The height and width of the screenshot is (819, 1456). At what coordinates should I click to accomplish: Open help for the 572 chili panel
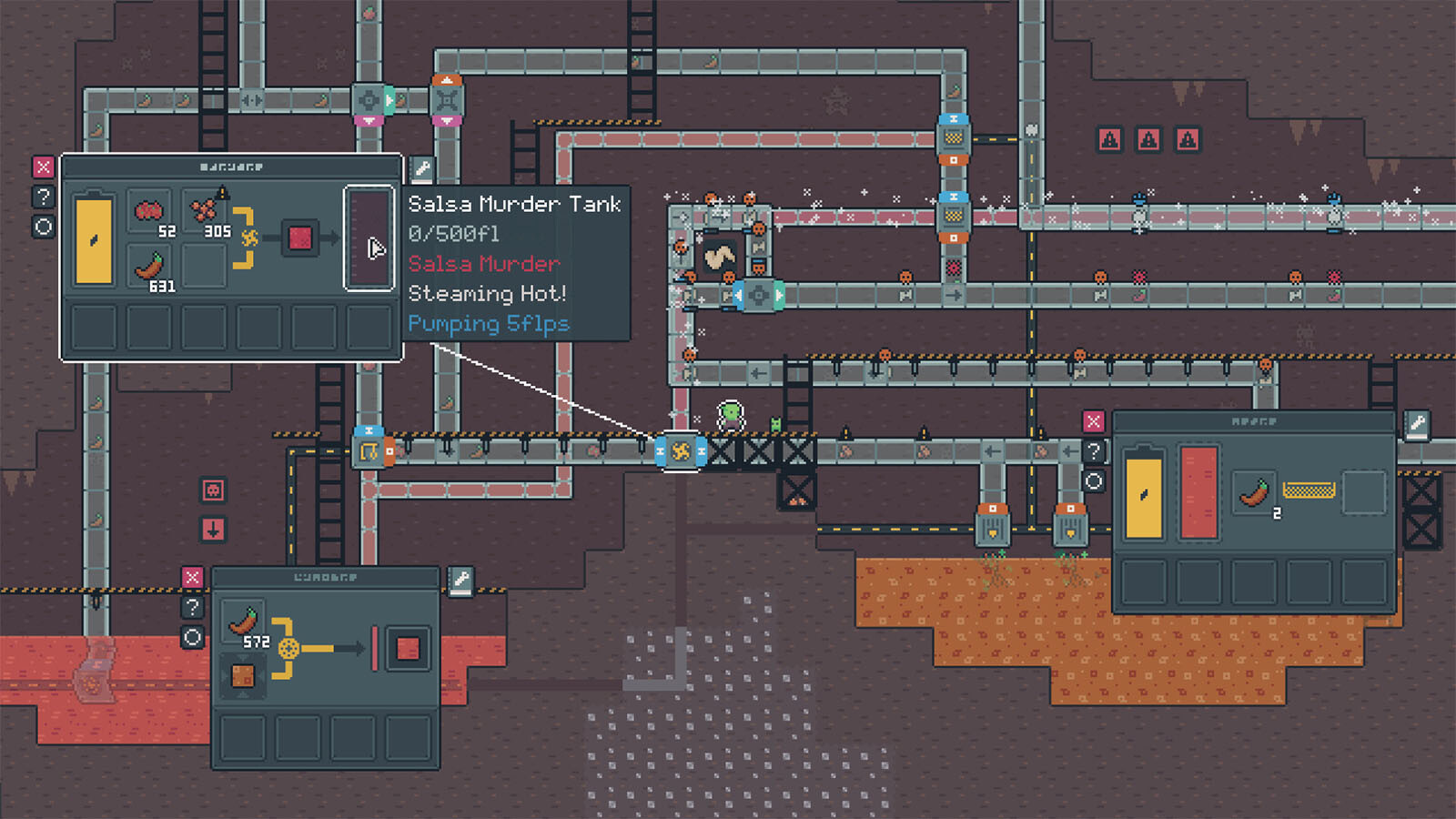click(192, 607)
